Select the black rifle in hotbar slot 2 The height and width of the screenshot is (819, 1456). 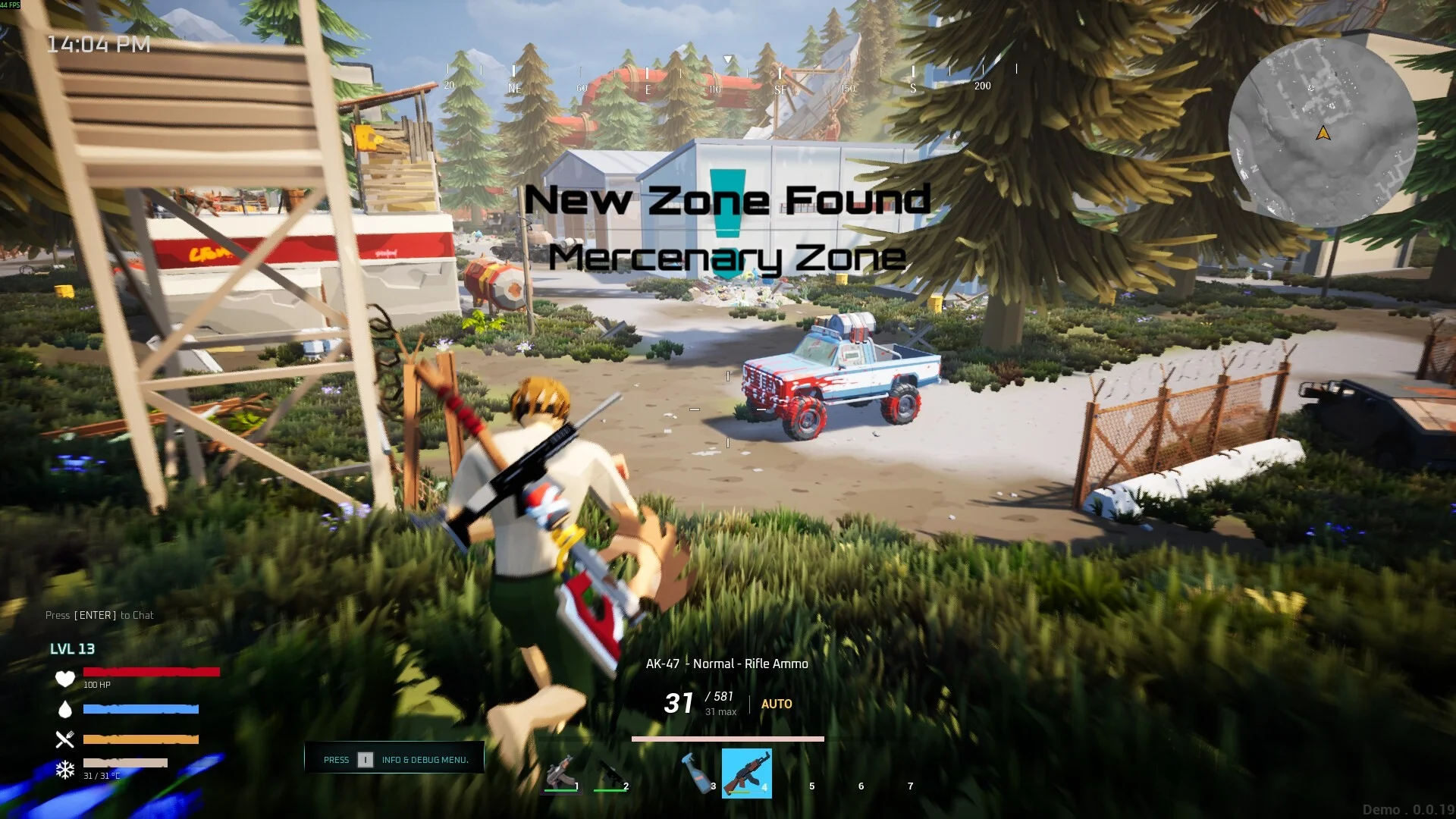tap(610, 773)
